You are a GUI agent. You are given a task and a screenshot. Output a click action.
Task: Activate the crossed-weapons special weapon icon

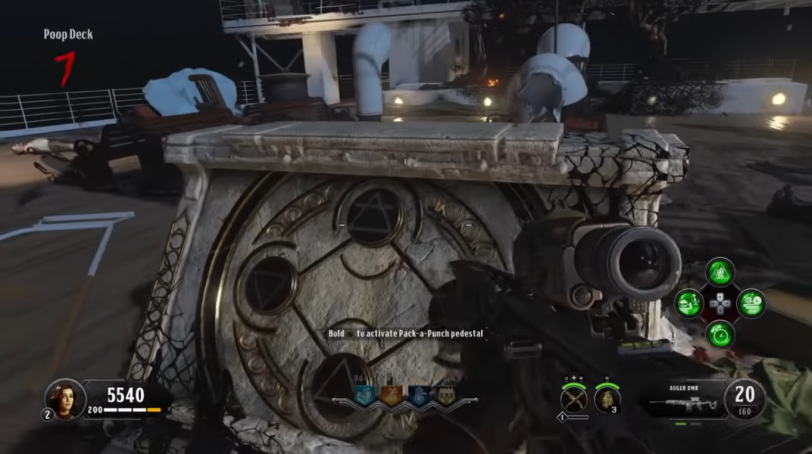[x=573, y=399]
